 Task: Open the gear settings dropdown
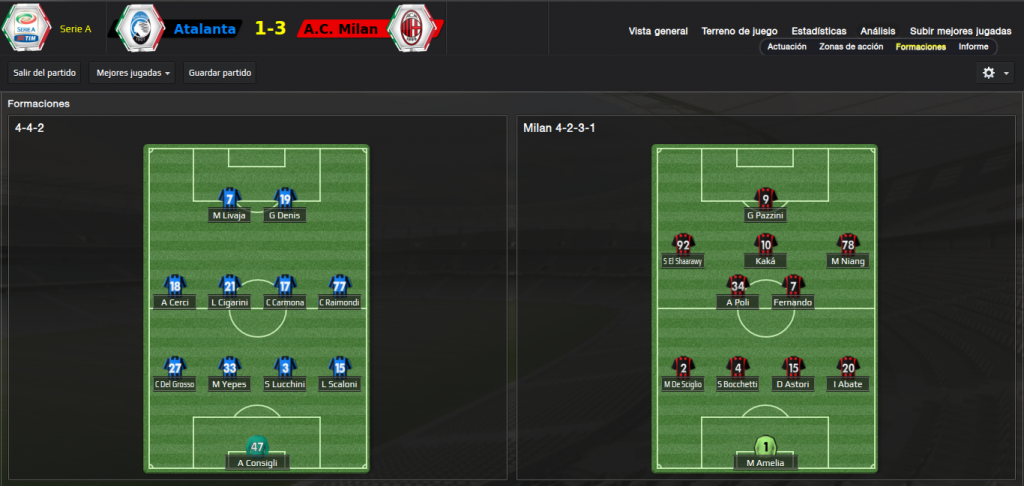point(994,73)
